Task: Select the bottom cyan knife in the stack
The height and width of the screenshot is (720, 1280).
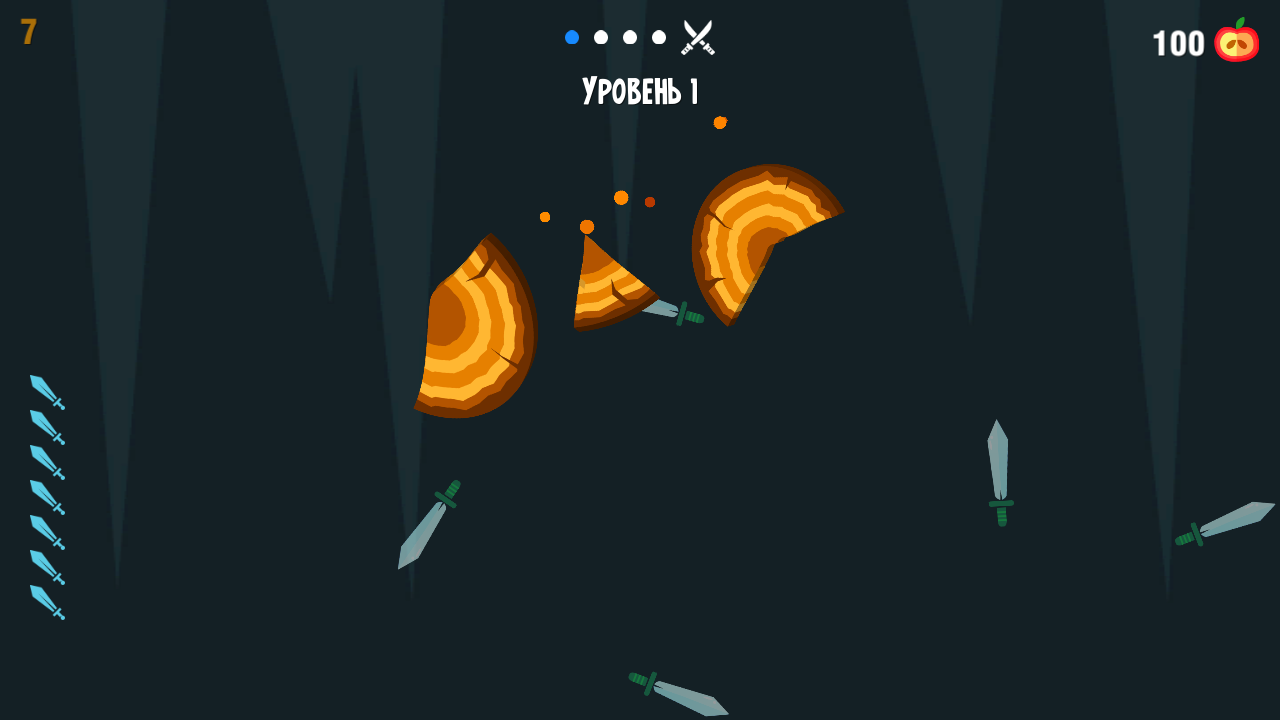Action: point(45,601)
